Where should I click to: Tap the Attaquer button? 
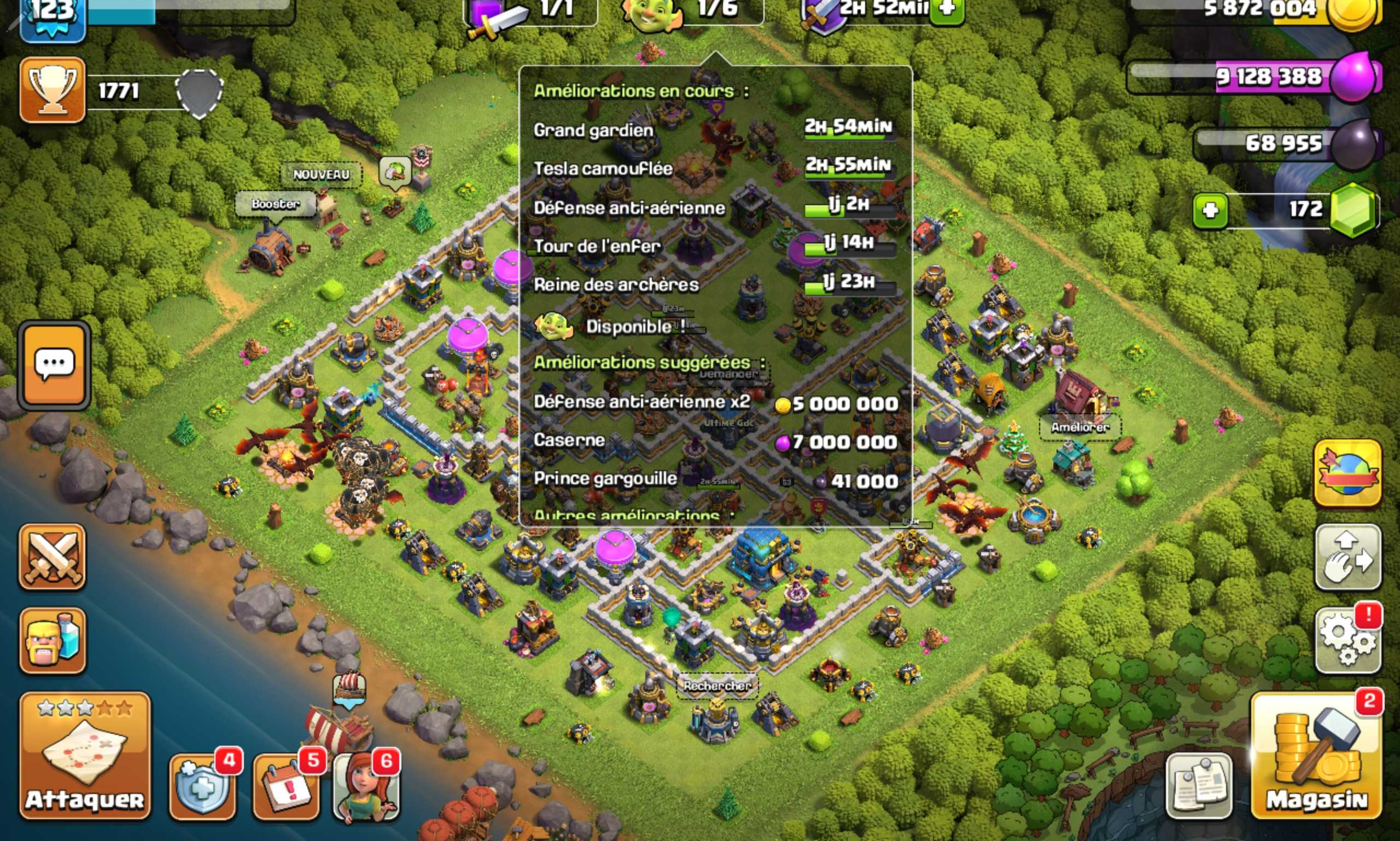click(x=85, y=756)
